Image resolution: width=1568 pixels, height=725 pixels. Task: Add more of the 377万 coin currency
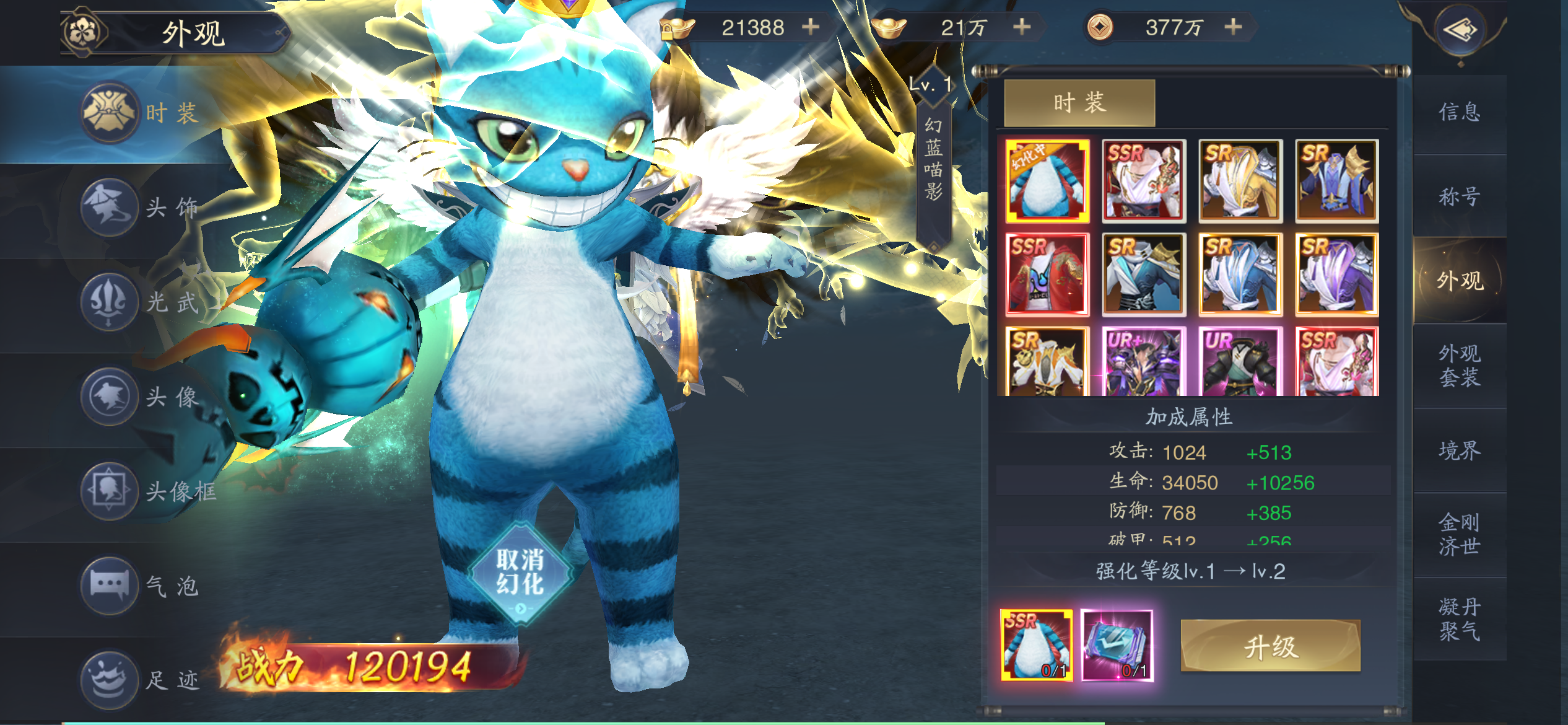point(1233,27)
